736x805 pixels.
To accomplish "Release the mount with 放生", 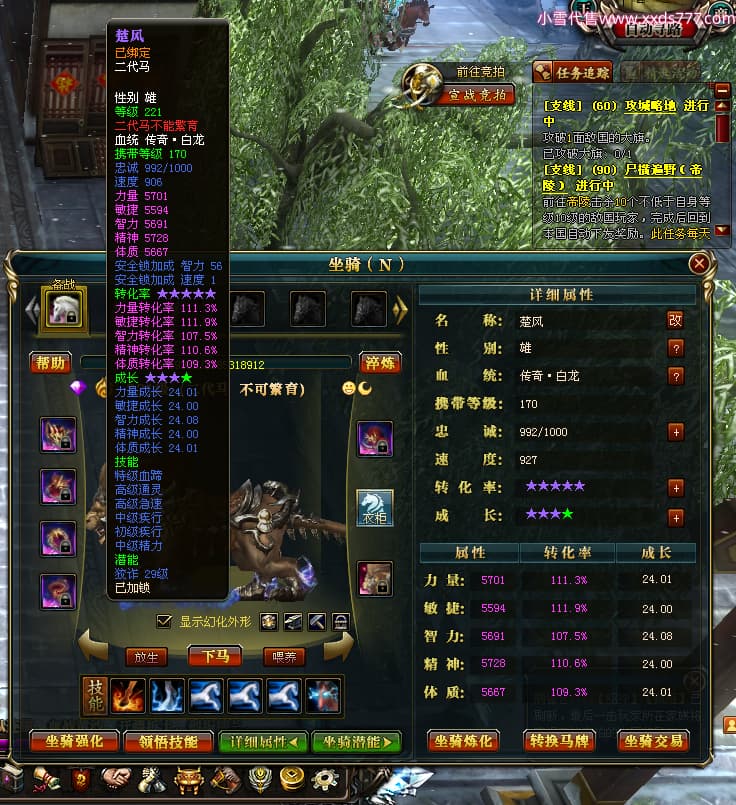I will [146, 657].
